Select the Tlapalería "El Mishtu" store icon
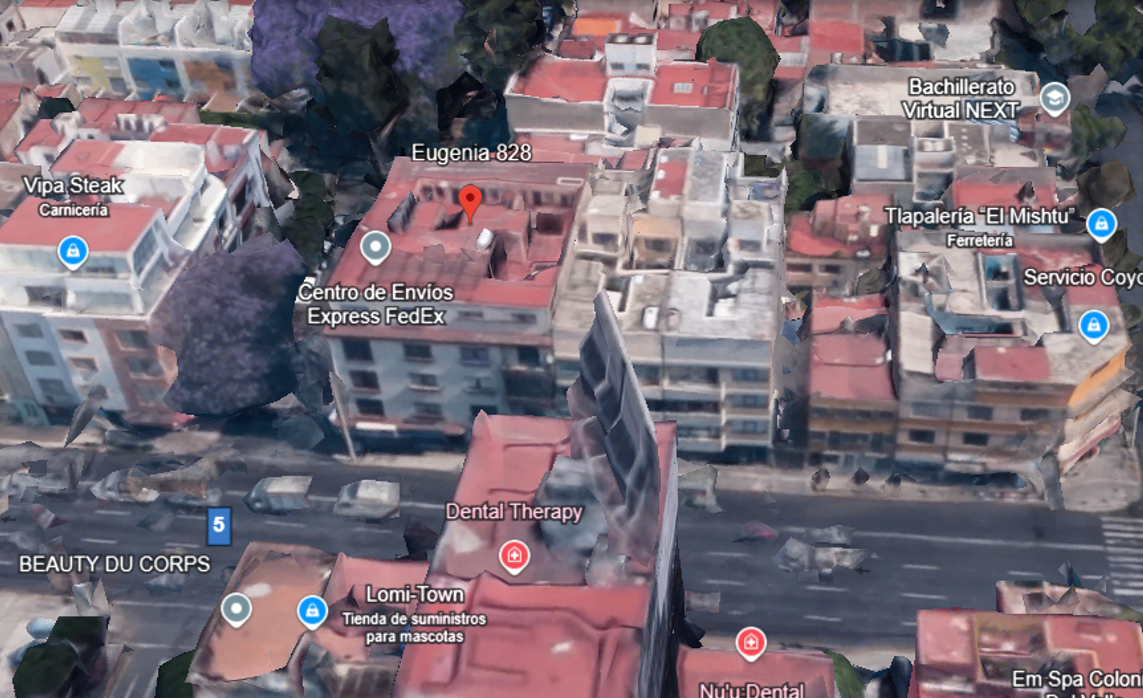 1101,224
